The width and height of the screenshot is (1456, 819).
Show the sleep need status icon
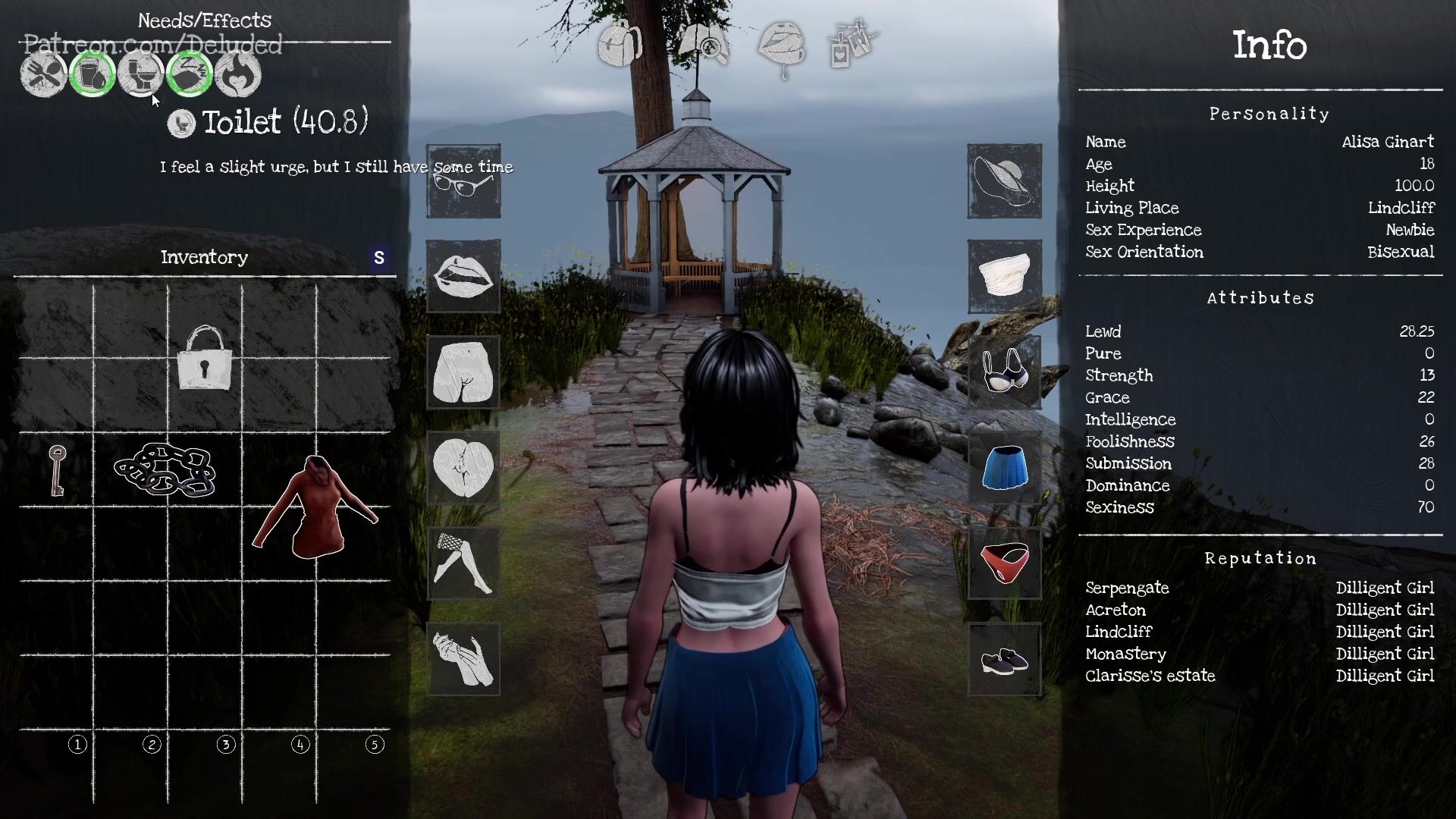pyautogui.click(x=189, y=74)
